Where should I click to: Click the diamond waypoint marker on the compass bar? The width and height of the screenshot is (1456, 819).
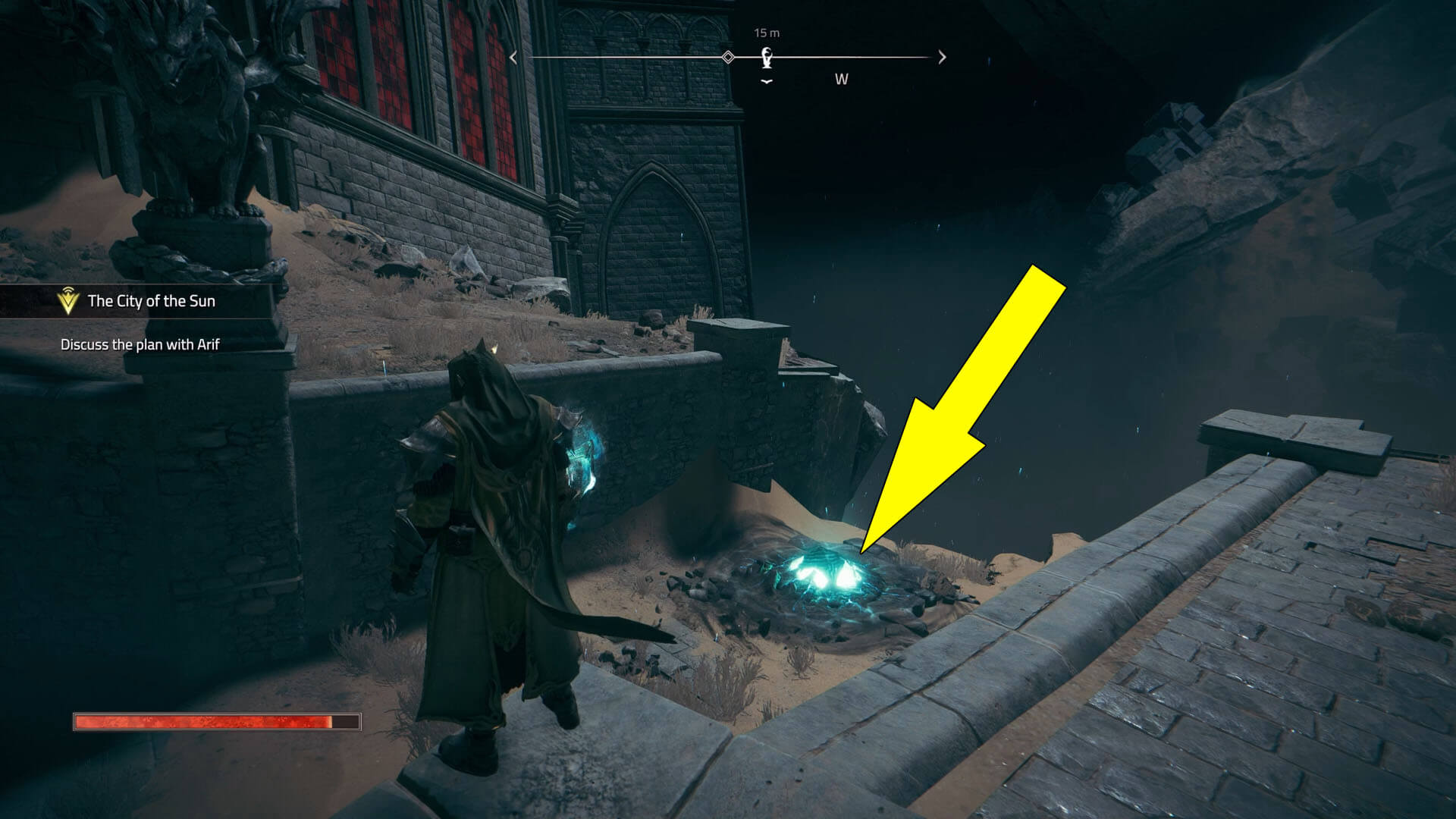pos(729,55)
